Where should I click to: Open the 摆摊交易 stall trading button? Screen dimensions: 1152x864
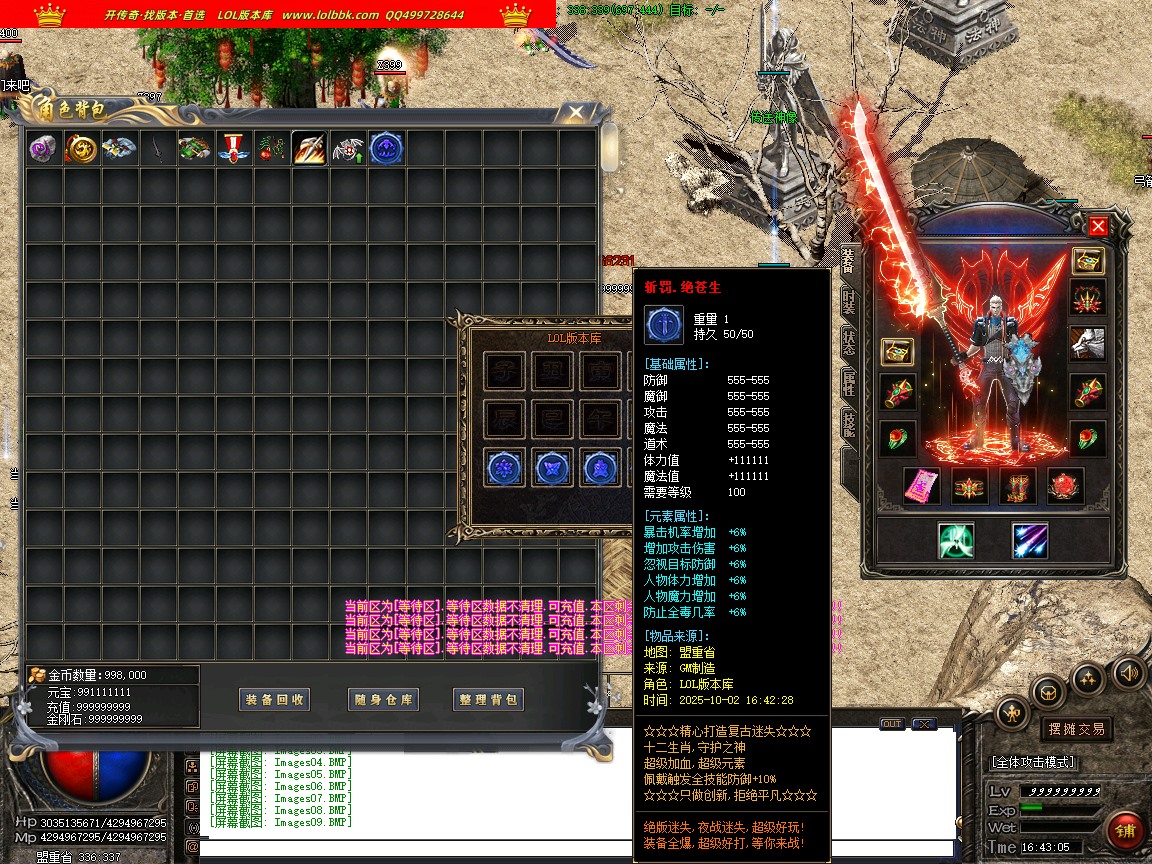[x=1076, y=729]
